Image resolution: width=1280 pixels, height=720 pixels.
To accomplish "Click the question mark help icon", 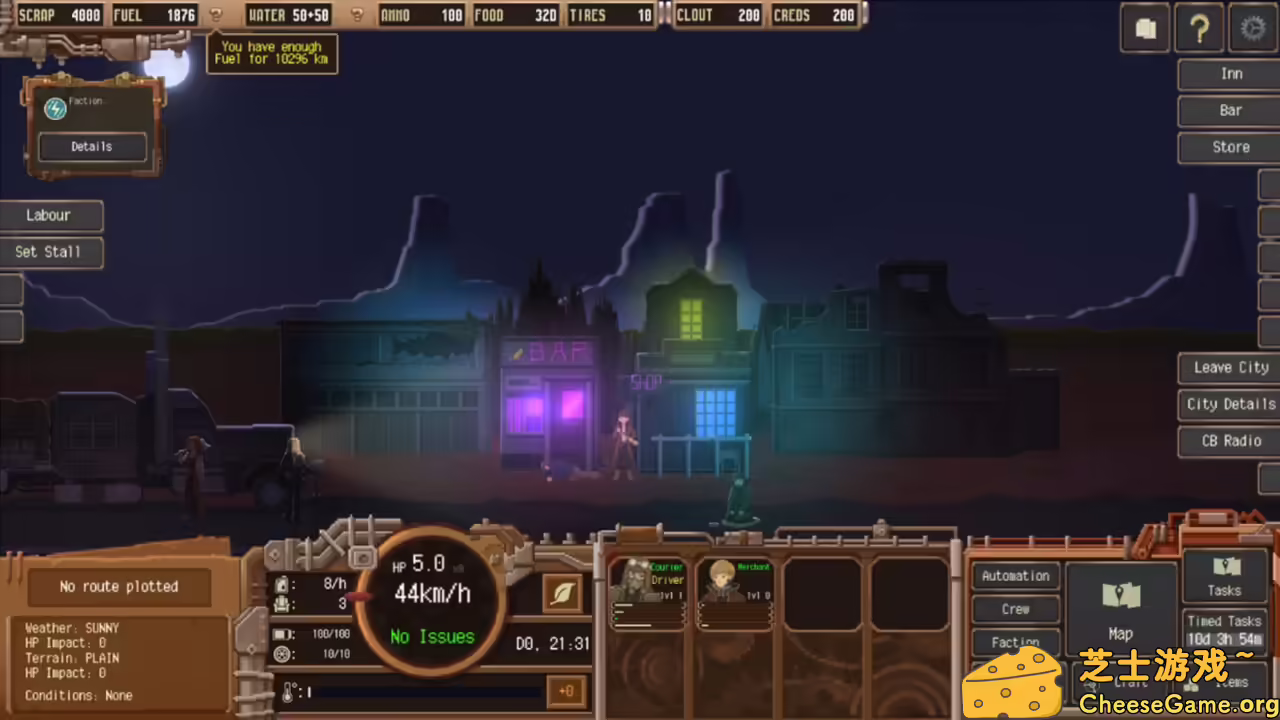I will coord(1199,28).
